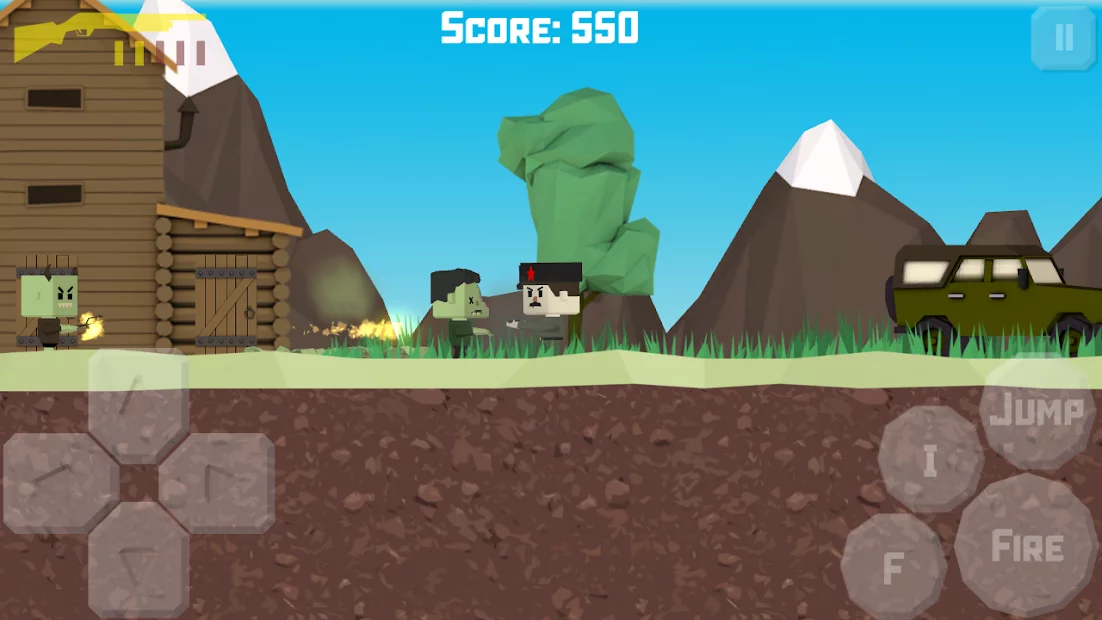Tap the F action button
The height and width of the screenshot is (620, 1102).
click(893, 567)
